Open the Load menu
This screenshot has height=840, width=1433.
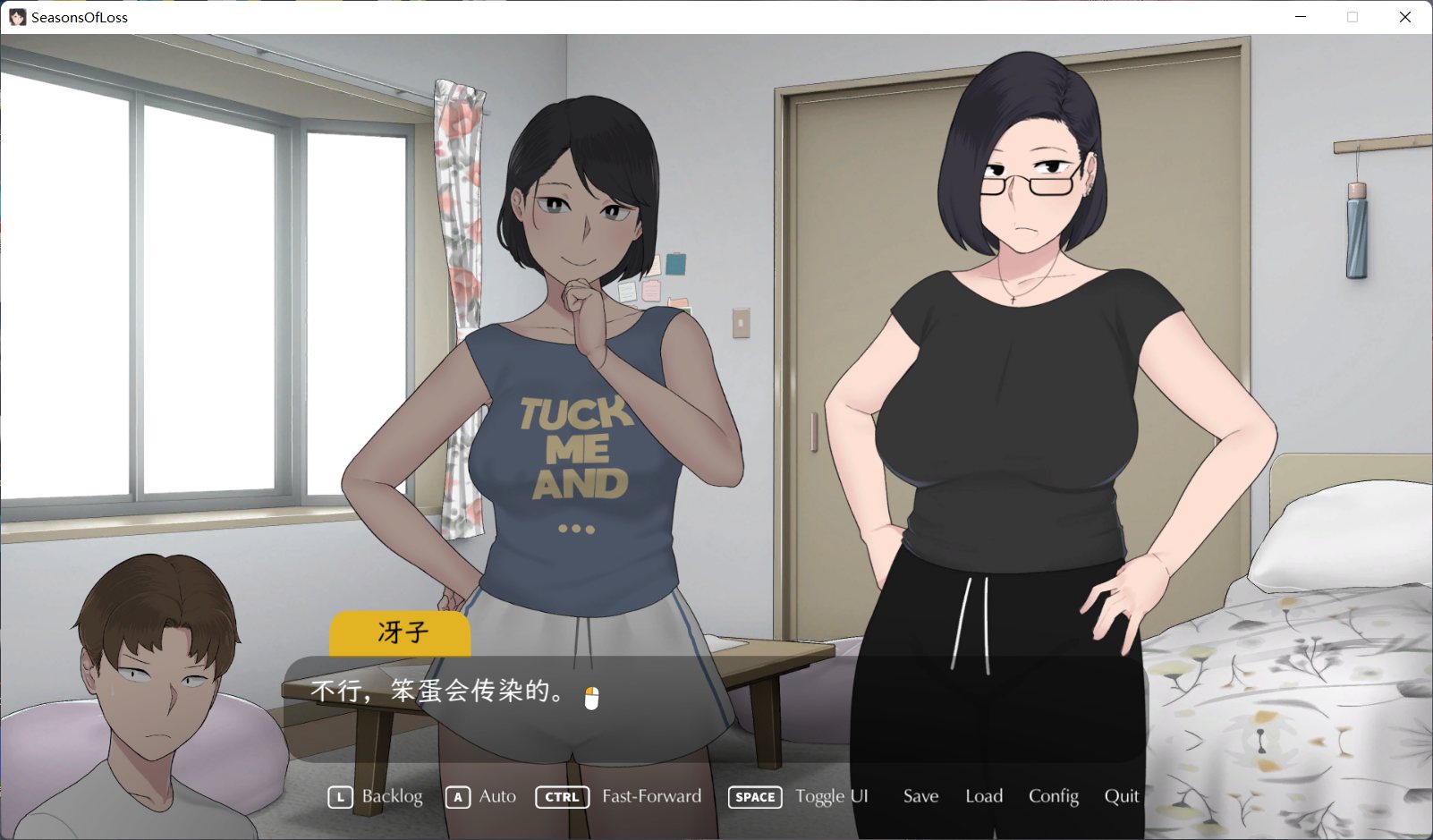pyautogui.click(x=984, y=796)
